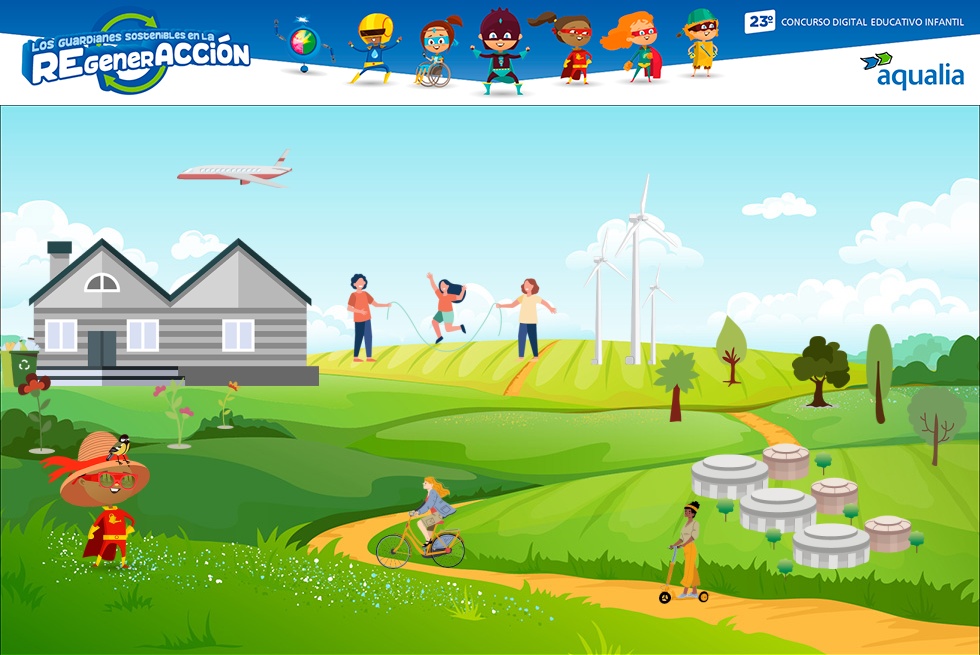This screenshot has height=655, width=980.
Task: Click the Guardianes Sostenibles REgenerACCIÓN logo
Action: (x=136, y=55)
